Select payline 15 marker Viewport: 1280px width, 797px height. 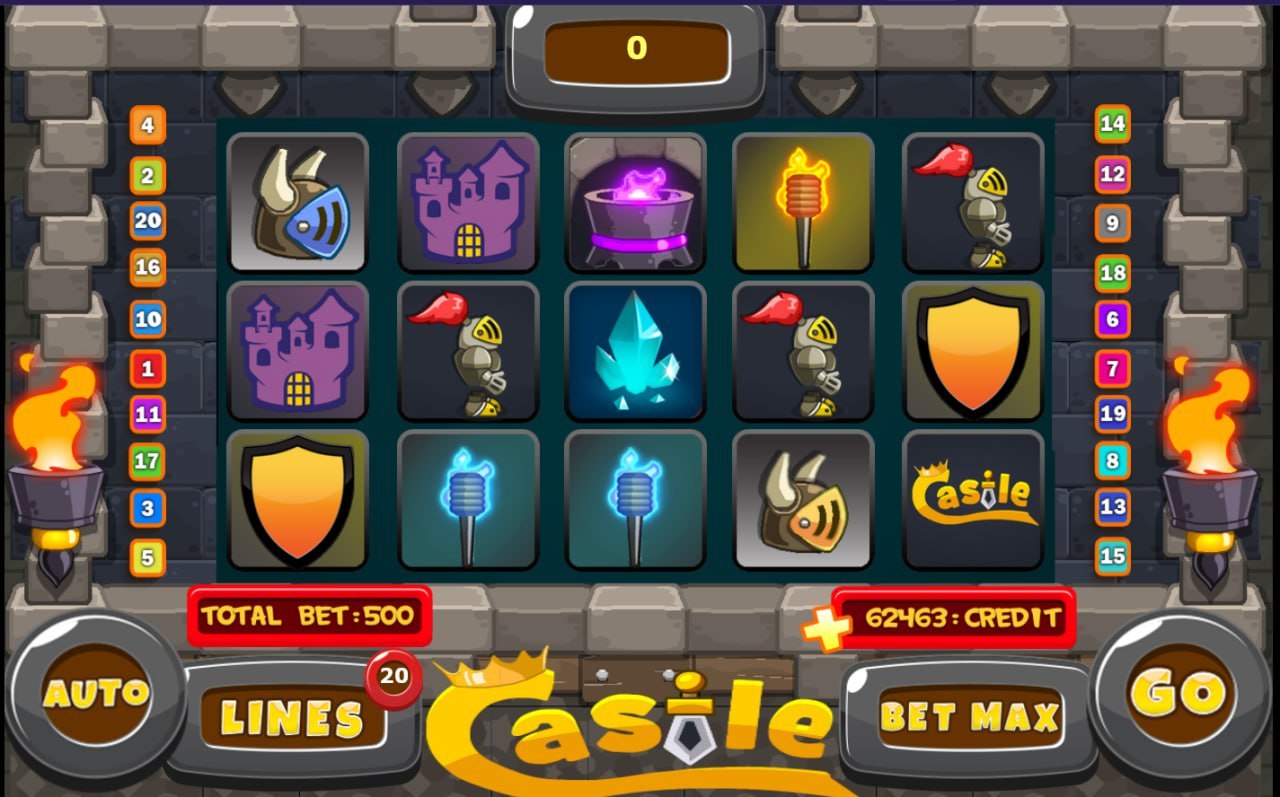(x=1112, y=556)
